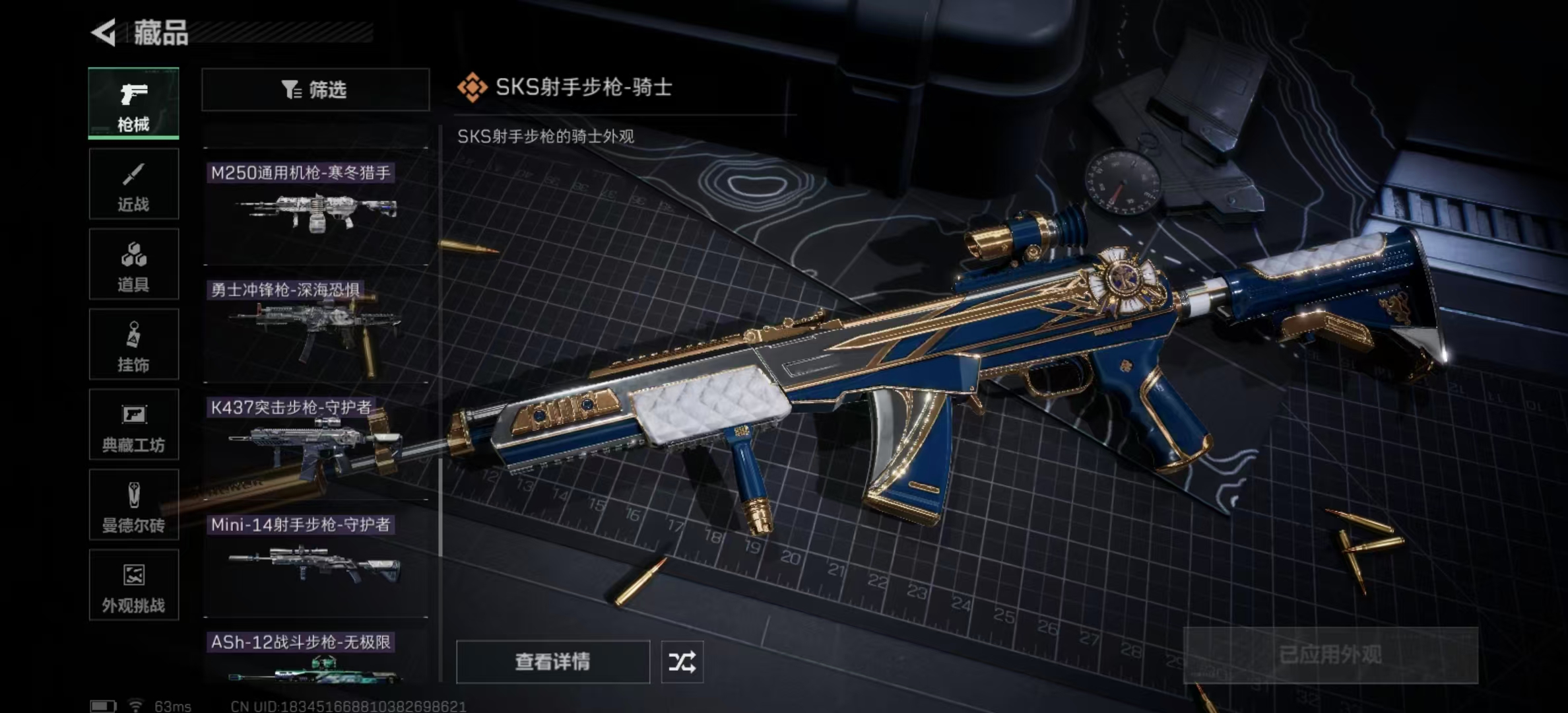Select the 道具 items category icon
Screen dimensions: 1568x713
[133, 264]
